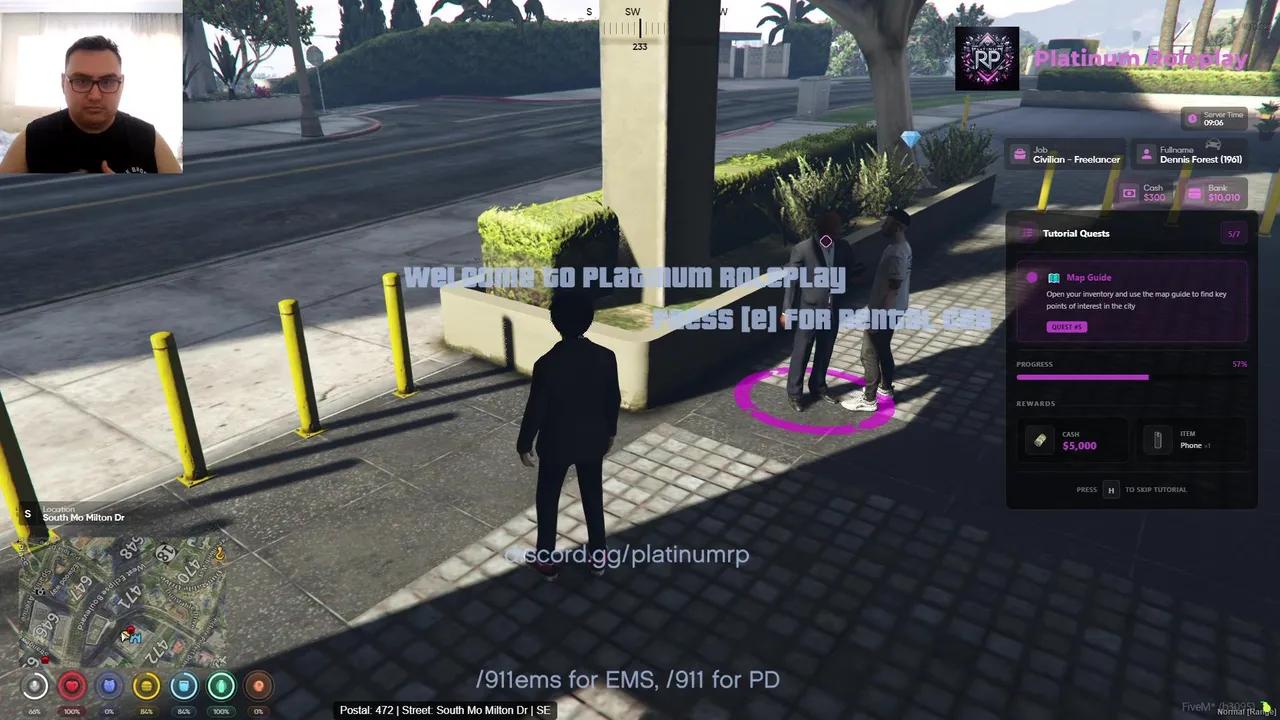Click the green stamina flask icon
Viewport: 1280px width, 720px height.
click(221, 685)
